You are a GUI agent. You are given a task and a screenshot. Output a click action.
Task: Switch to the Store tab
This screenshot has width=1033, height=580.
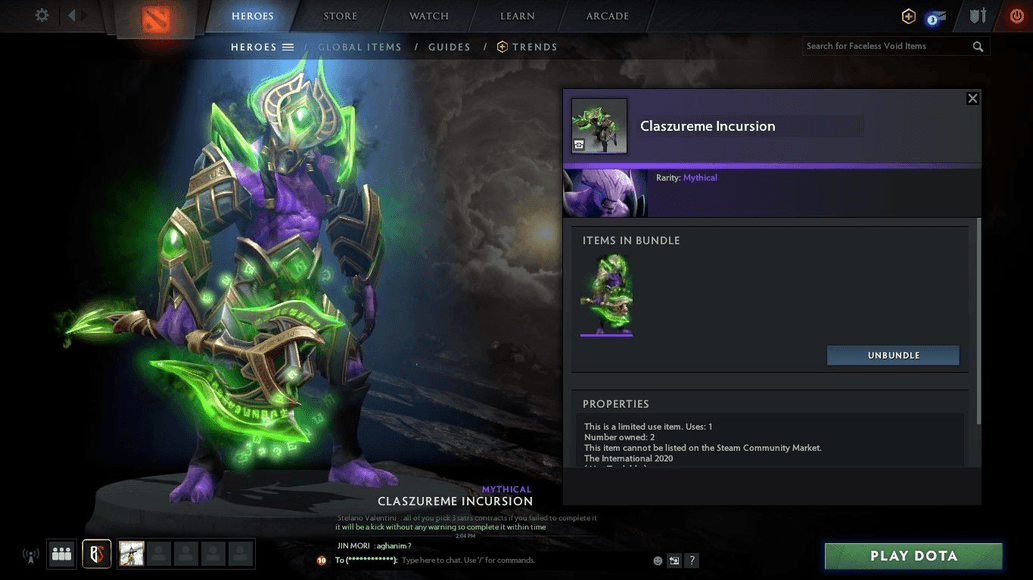click(340, 16)
